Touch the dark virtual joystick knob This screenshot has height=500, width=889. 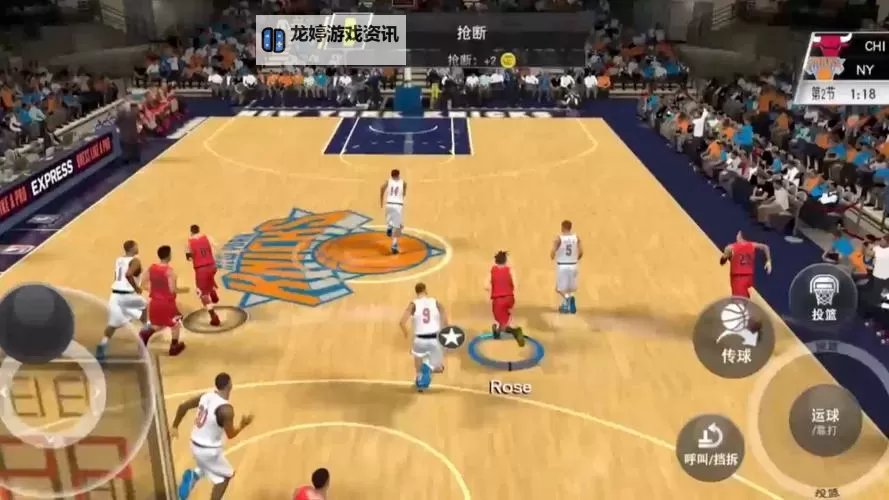click(36, 323)
